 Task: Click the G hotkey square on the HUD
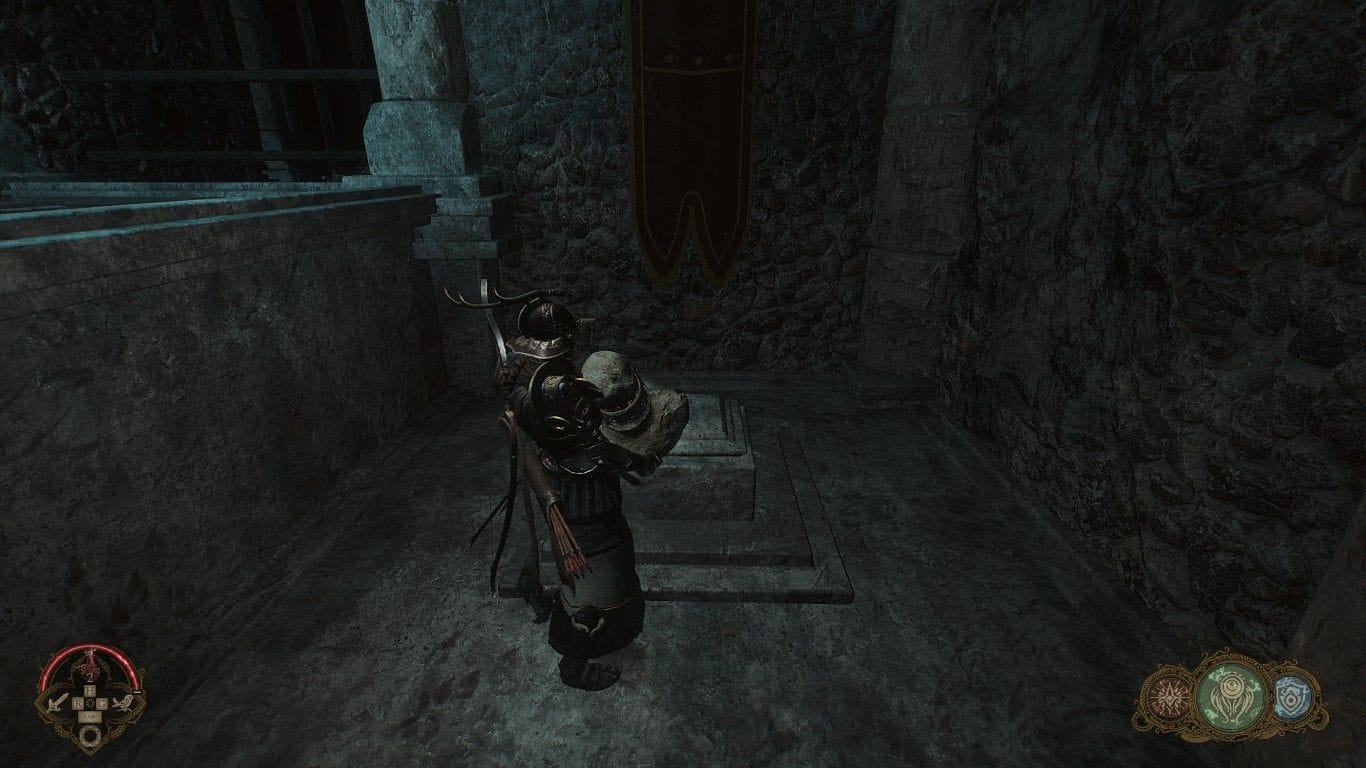click(x=103, y=703)
